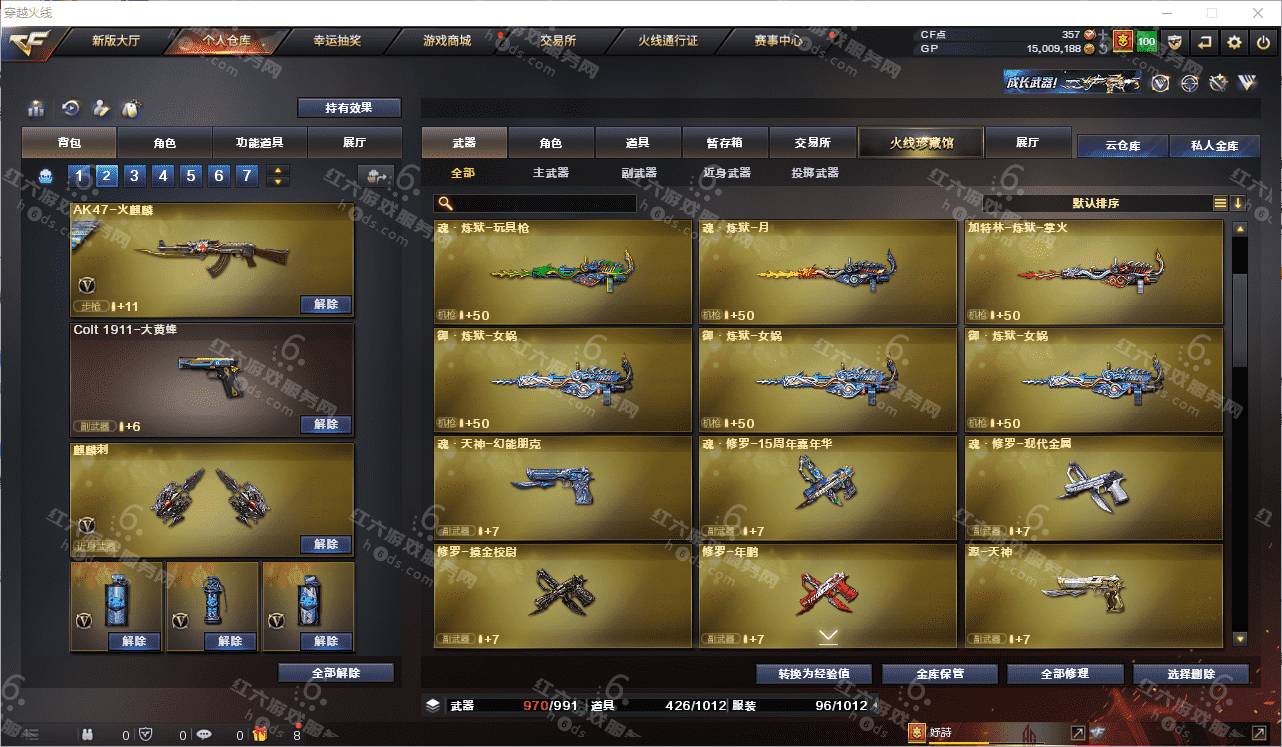Remove the Colt 1911-大黄蜂 pistol
The image size is (1282, 747).
tap(325, 424)
